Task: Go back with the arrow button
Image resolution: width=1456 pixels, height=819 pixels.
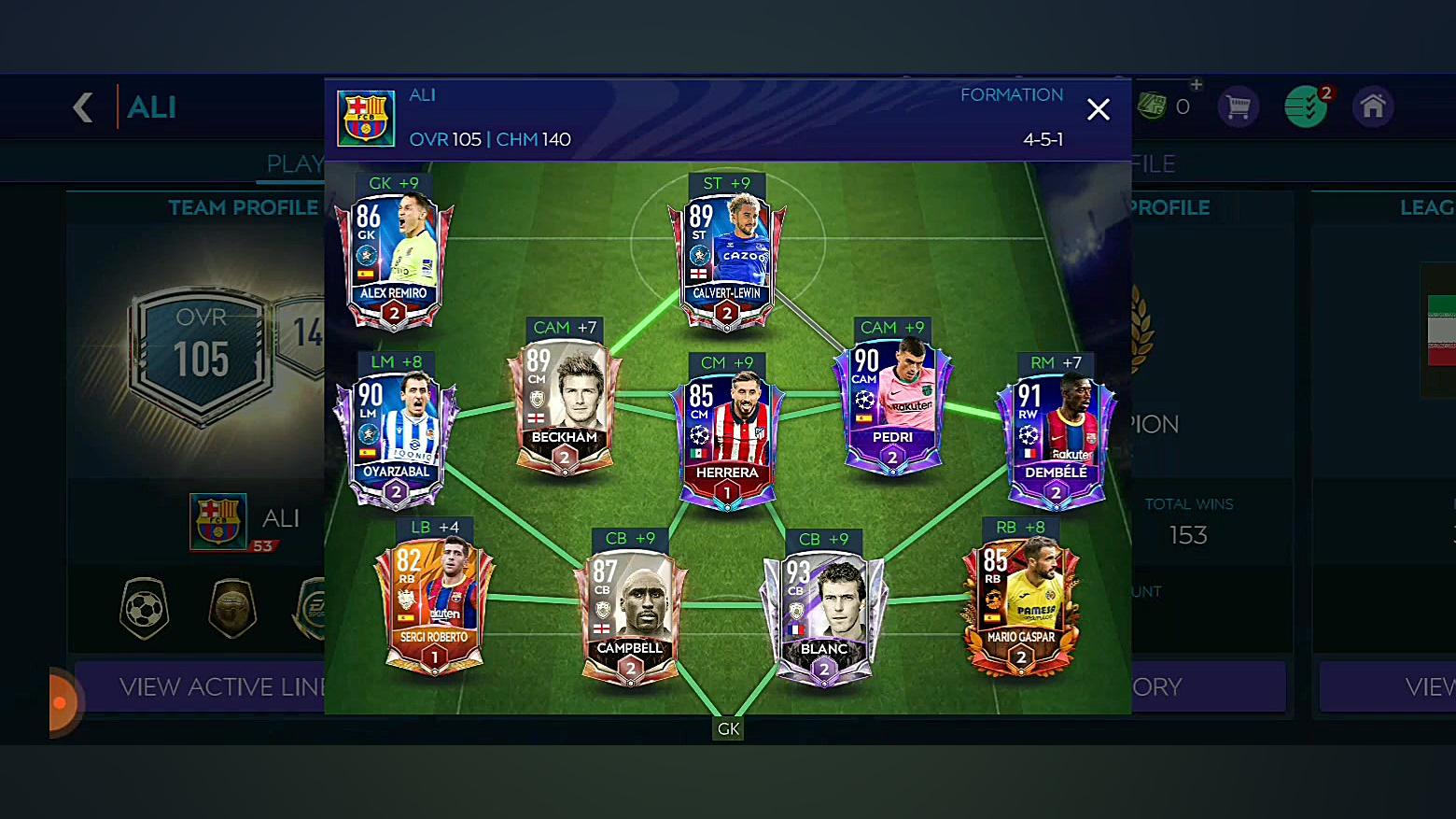Action: click(x=83, y=107)
